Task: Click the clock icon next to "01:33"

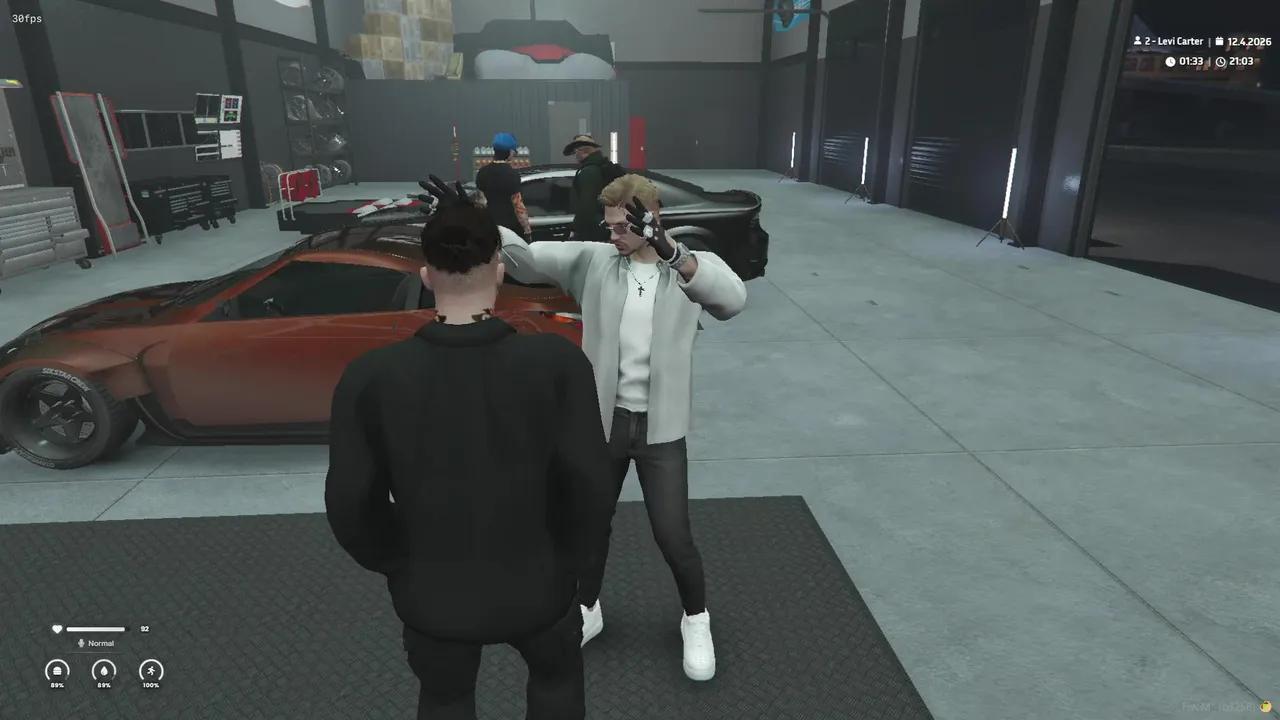Action: coord(1171,61)
